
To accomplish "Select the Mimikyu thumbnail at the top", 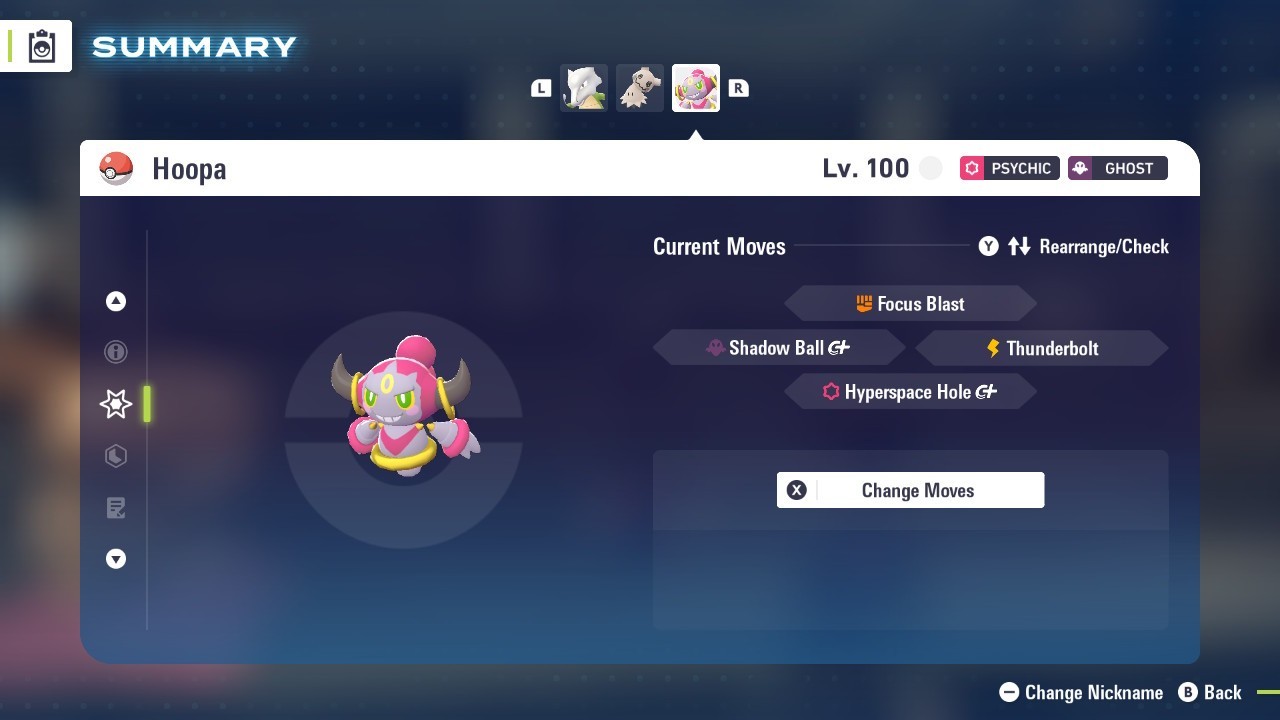I will click(640, 88).
